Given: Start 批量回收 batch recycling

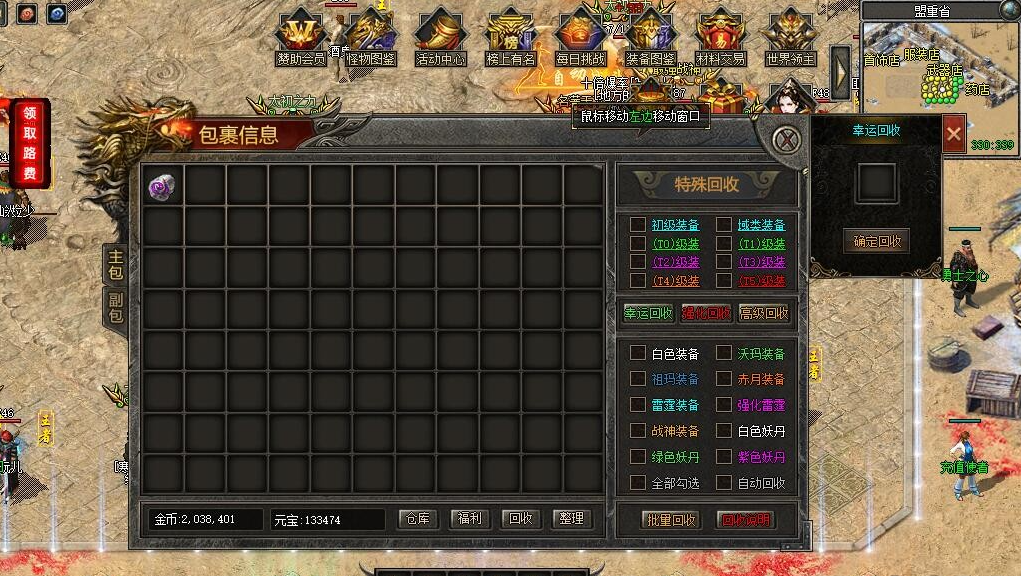Looking at the screenshot, I should [x=670, y=520].
